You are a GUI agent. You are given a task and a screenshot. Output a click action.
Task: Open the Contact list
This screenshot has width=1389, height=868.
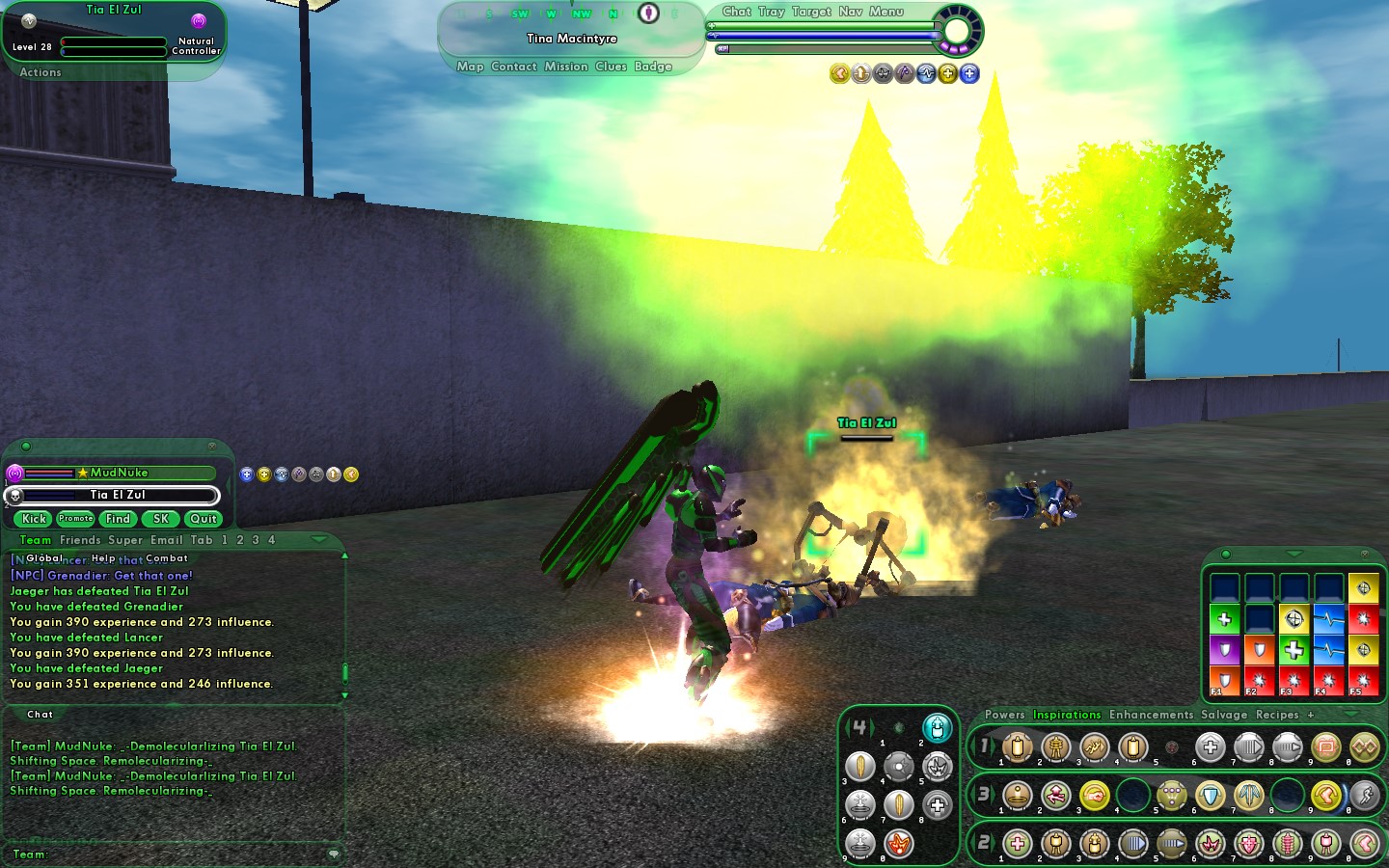click(513, 67)
